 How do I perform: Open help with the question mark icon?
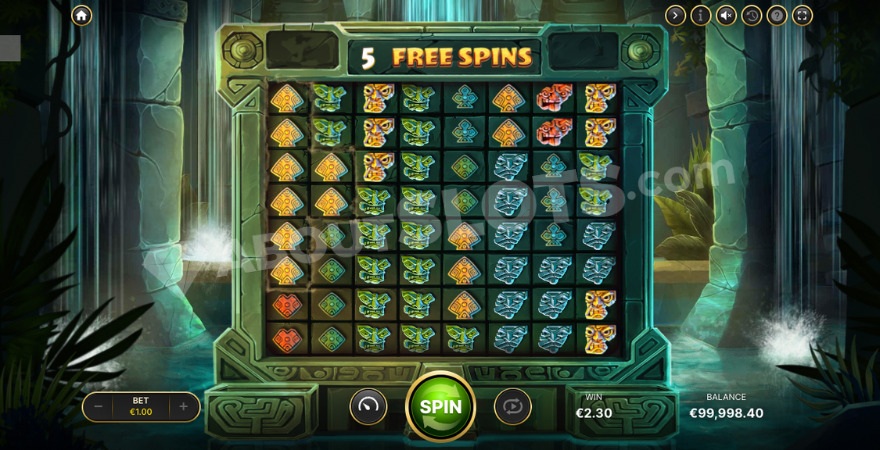point(777,15)
